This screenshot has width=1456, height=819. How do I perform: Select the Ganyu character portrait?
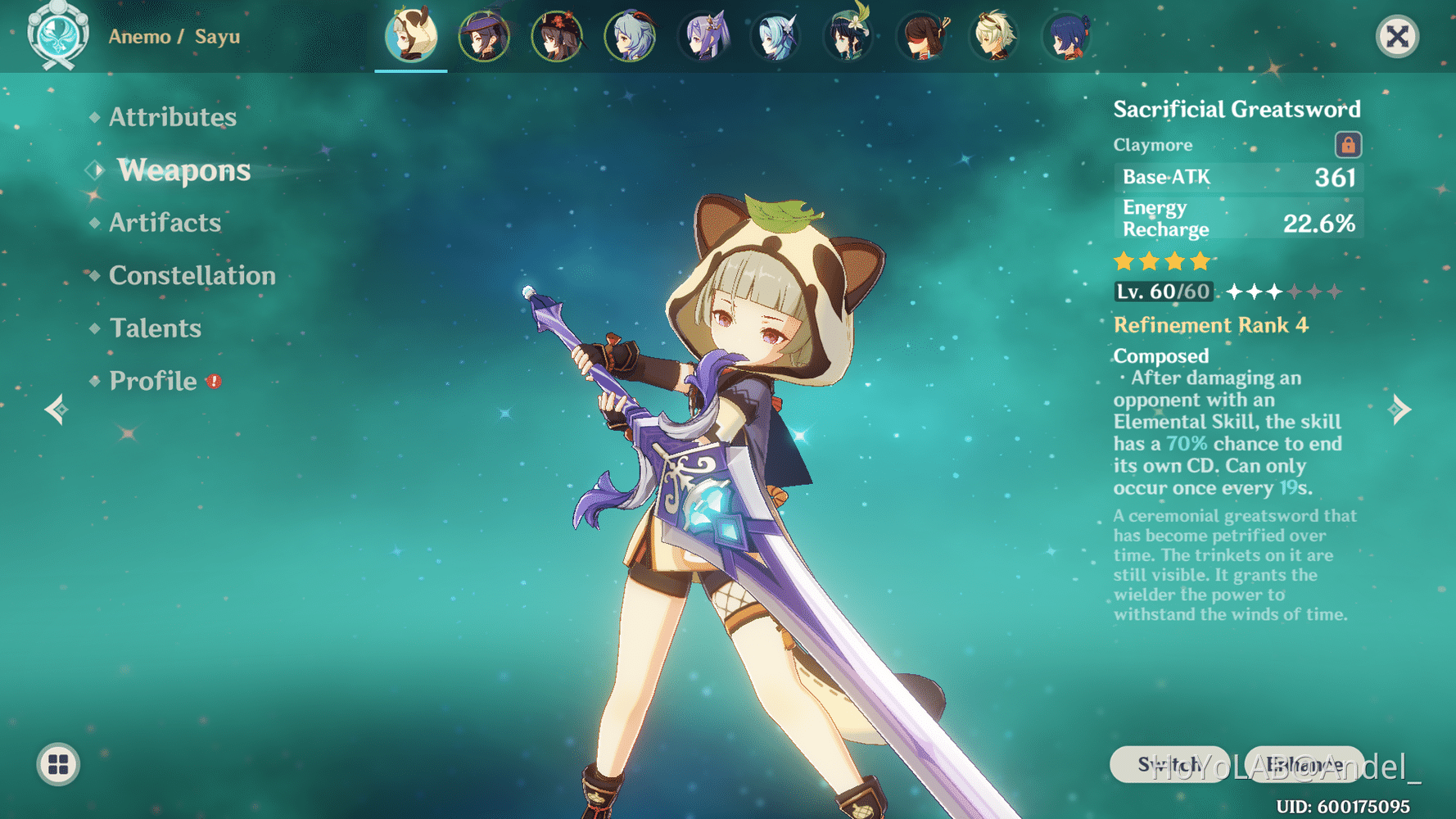[x=631, y=36]
